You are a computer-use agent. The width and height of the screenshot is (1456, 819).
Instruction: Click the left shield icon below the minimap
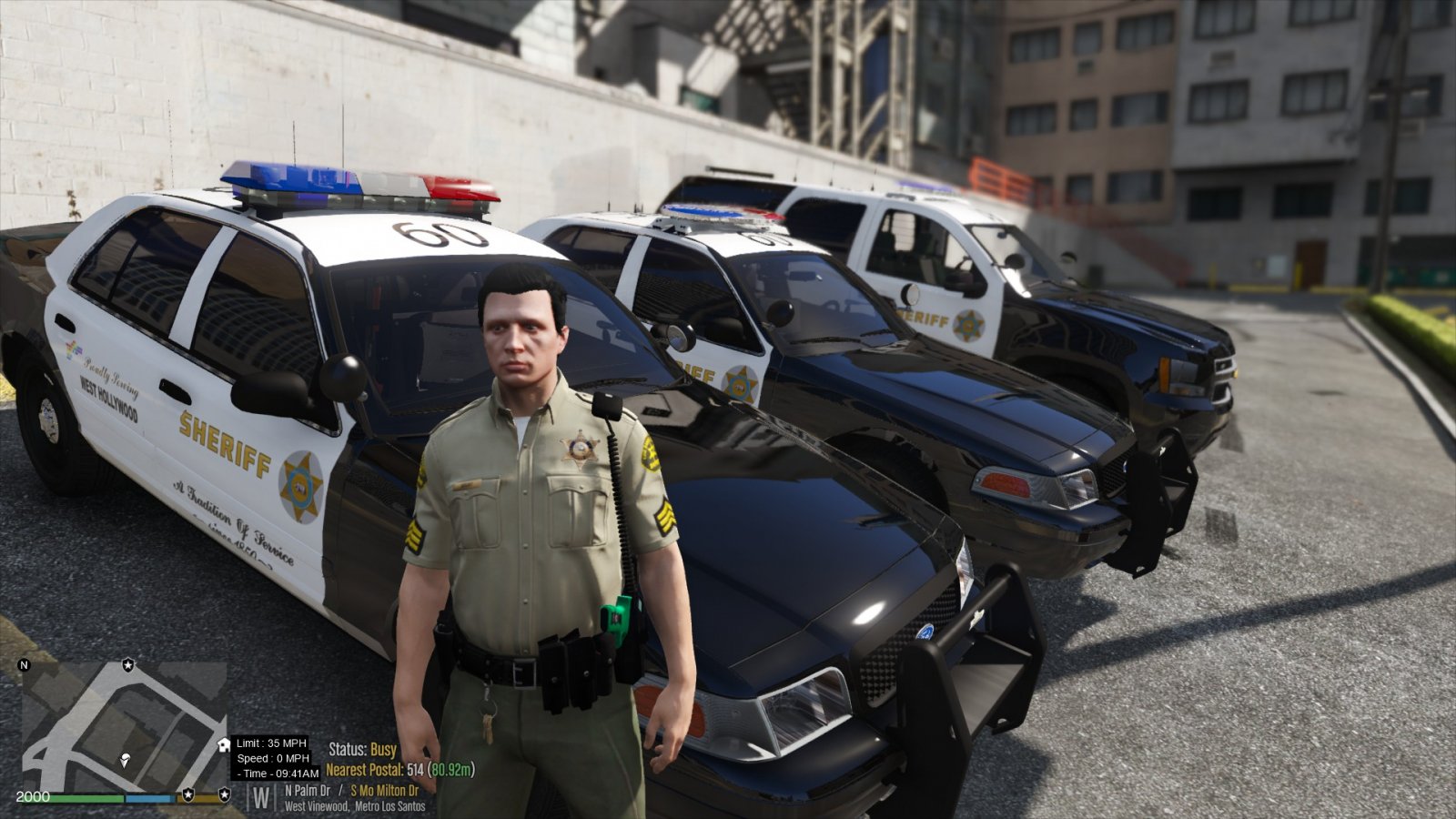[186, 795]
